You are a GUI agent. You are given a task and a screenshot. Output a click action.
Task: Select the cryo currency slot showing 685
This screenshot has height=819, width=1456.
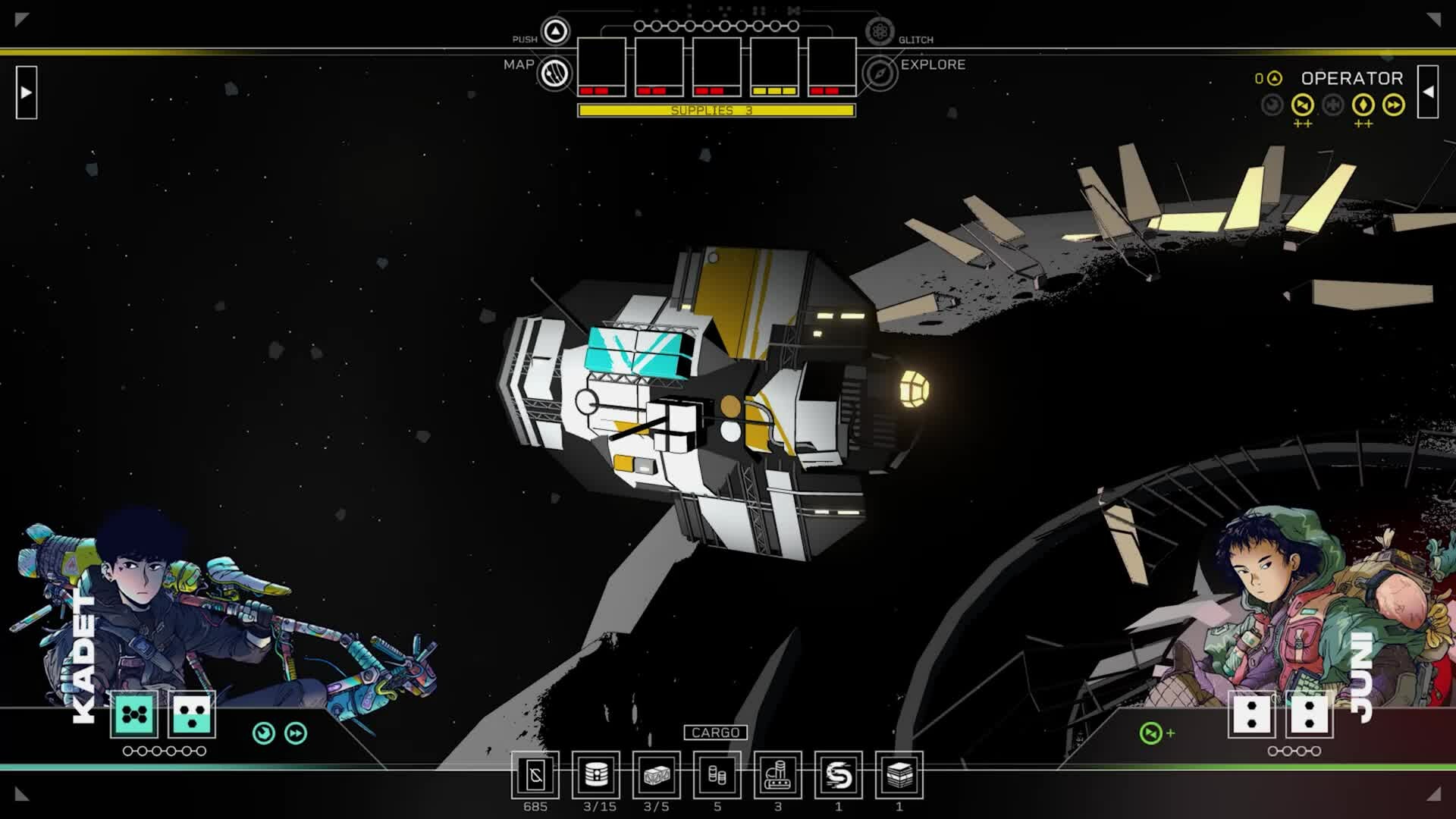(535, 775)
